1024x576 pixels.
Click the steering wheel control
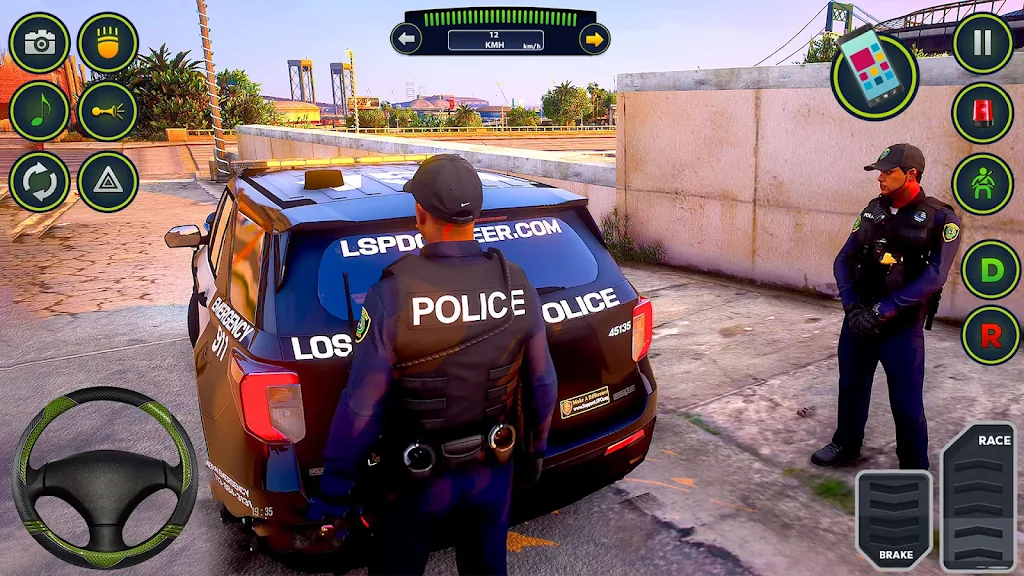tap(104, 476)
